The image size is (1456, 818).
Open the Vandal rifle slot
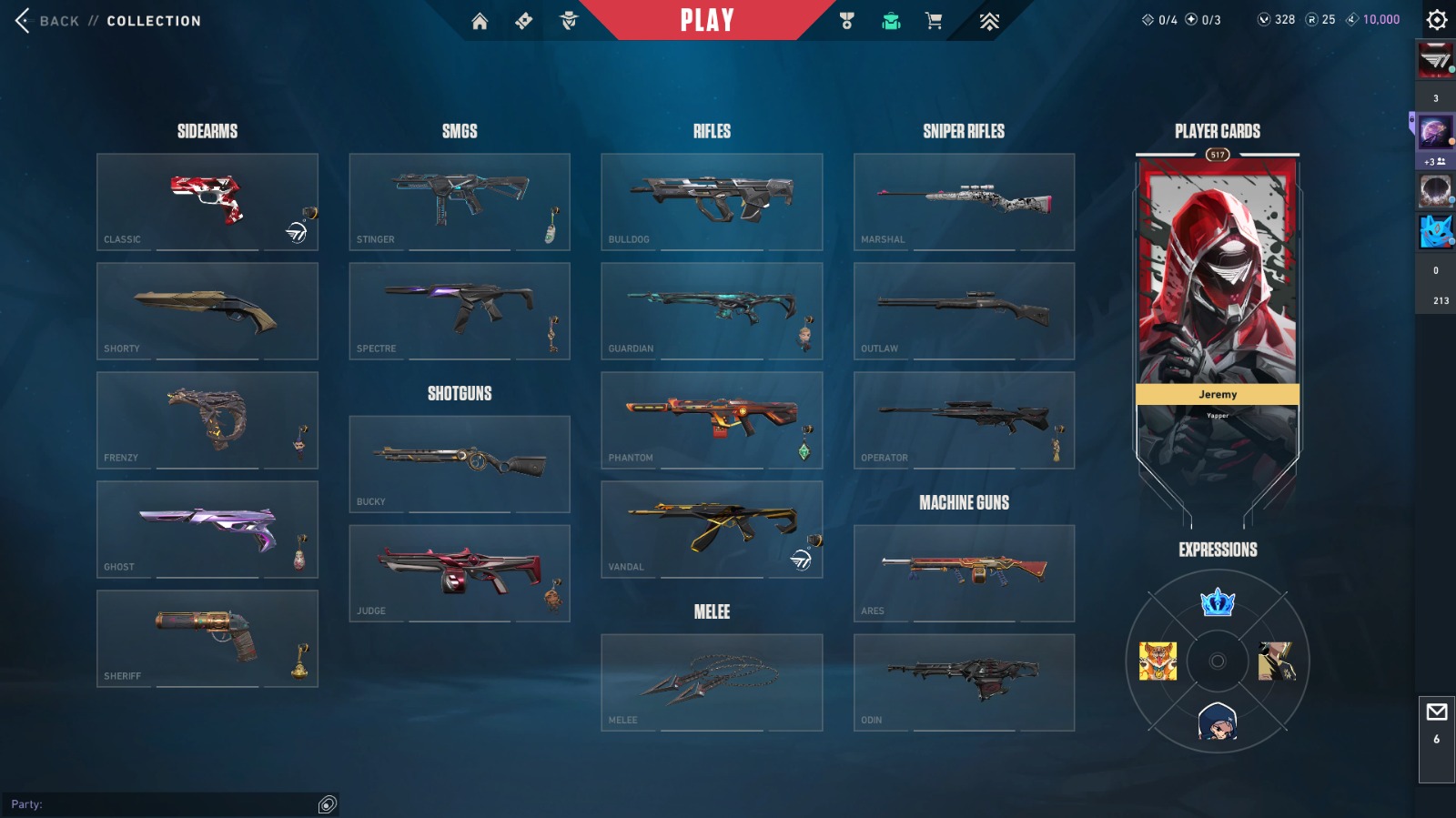712,529
